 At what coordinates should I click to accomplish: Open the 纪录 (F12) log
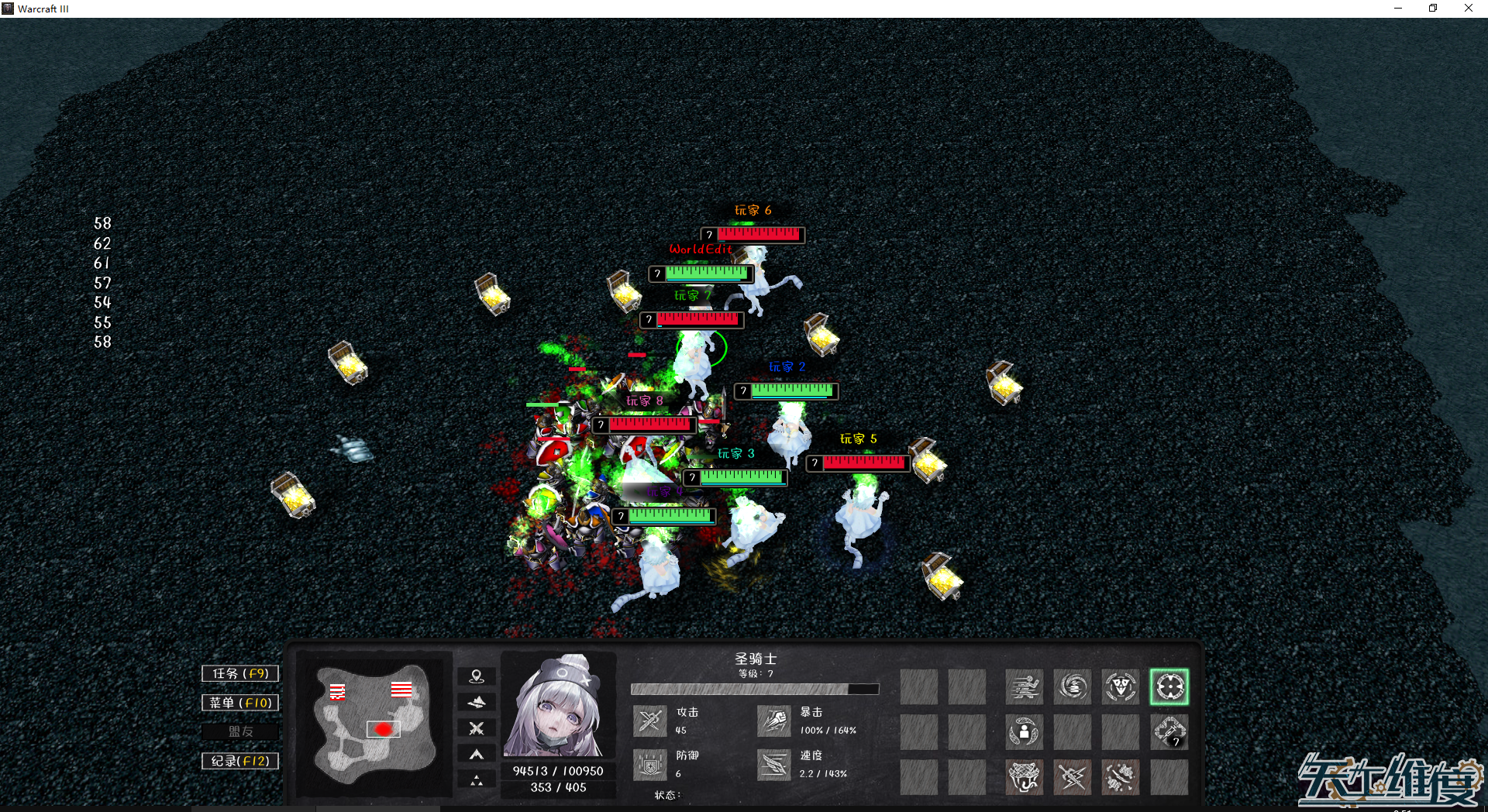pos(240,761)
